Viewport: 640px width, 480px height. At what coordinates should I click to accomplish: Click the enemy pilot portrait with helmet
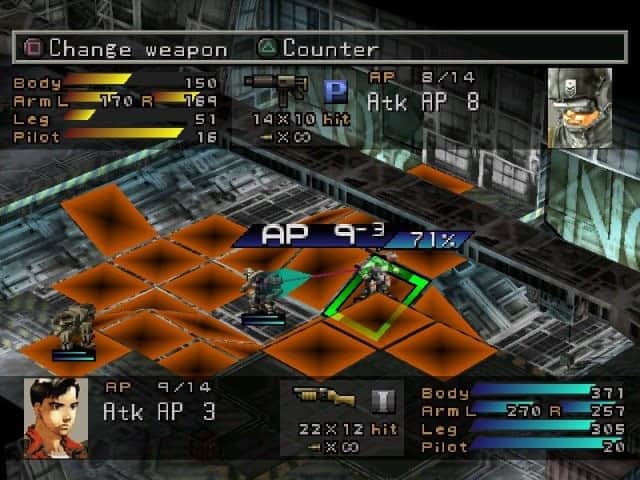(580, 107)
